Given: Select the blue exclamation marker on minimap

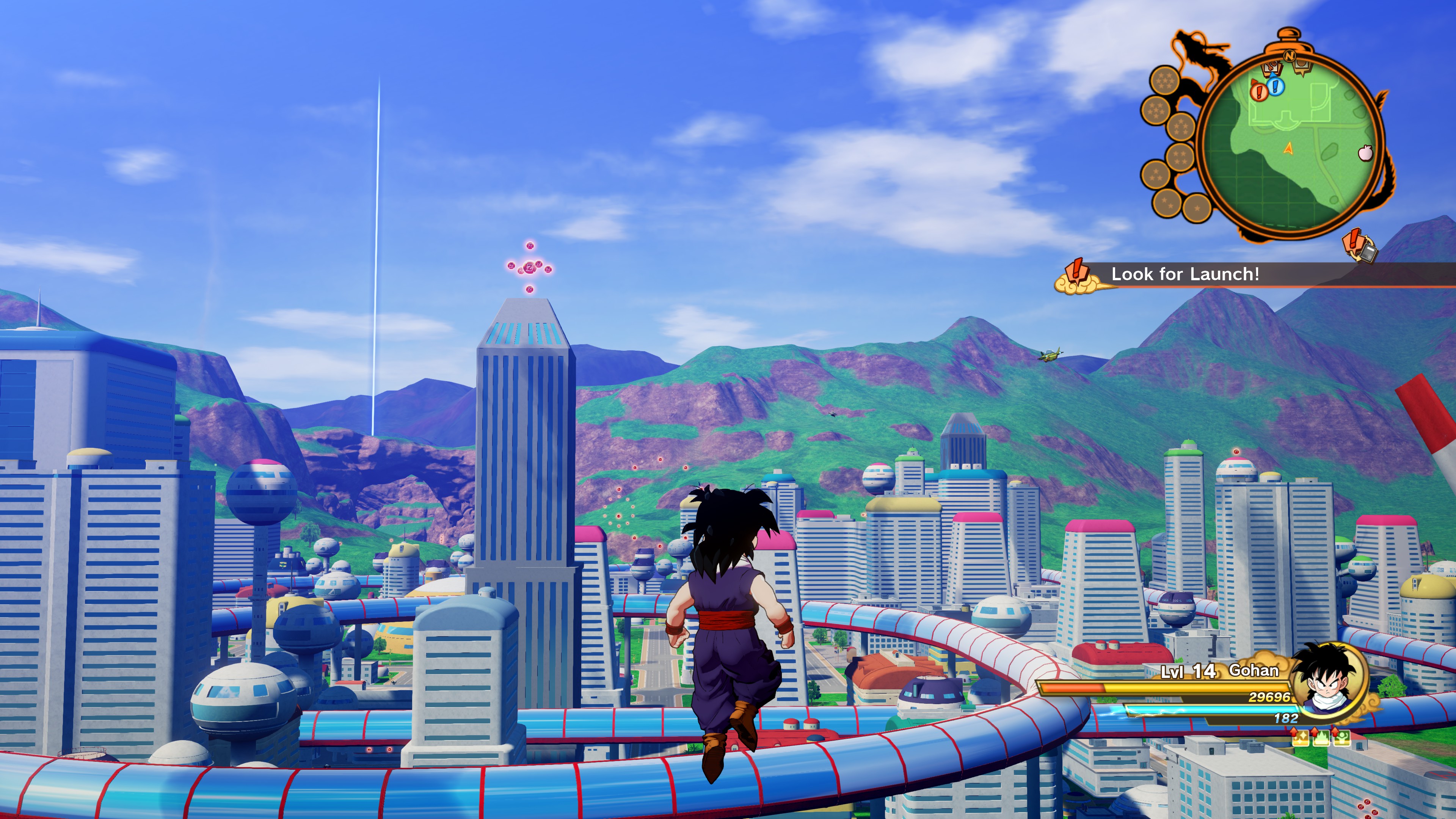Looking at the screenshot, I should click(x=1275, y=86).
